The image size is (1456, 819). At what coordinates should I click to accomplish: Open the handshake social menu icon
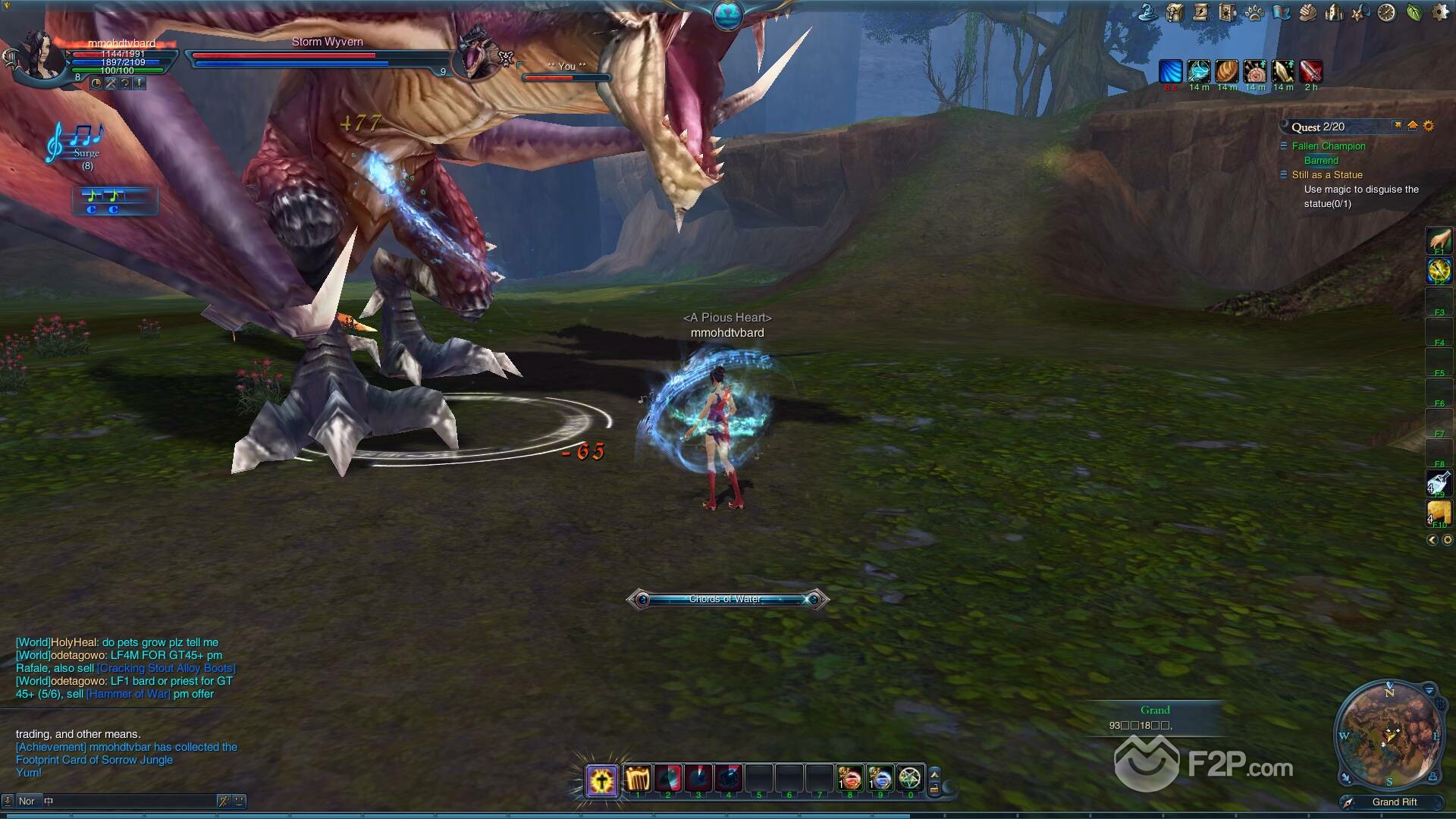[x=1307, y=12]
